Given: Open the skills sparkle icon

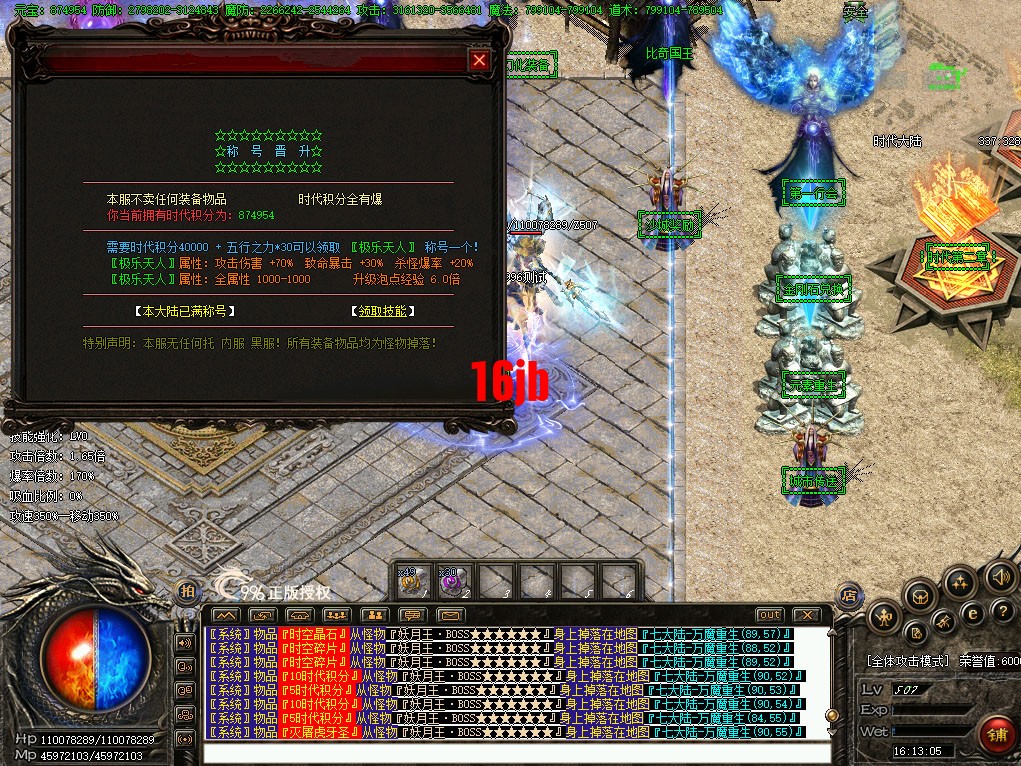Looking at the screenshot, I should point(960,581).
